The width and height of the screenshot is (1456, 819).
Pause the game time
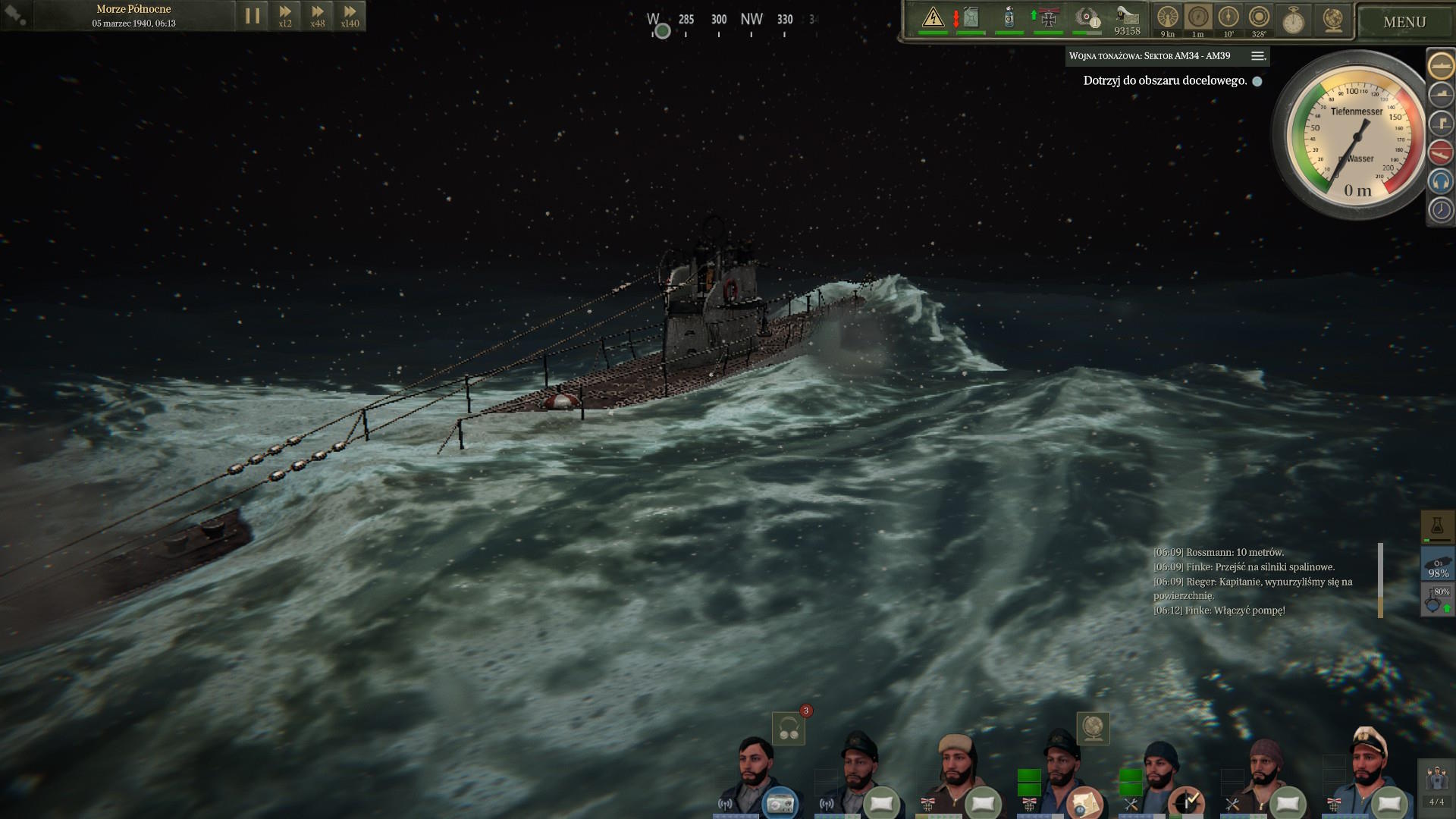pyautogui.click(x=253, y=16)
